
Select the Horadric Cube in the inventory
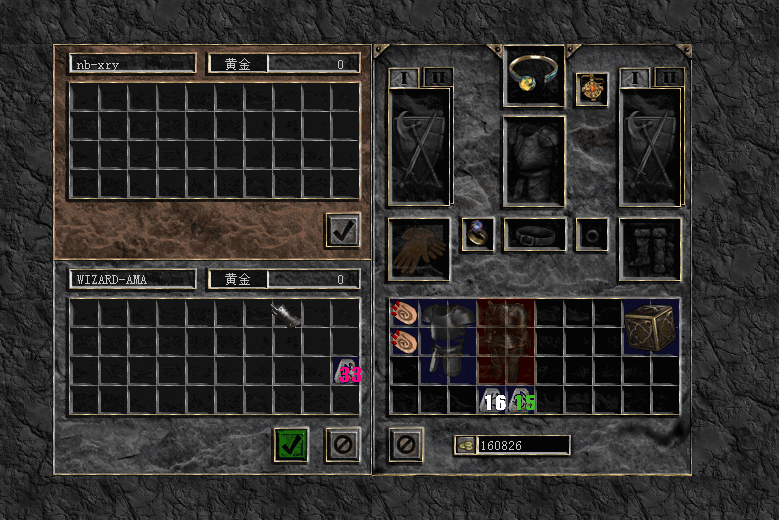click(x=650, y=328)
